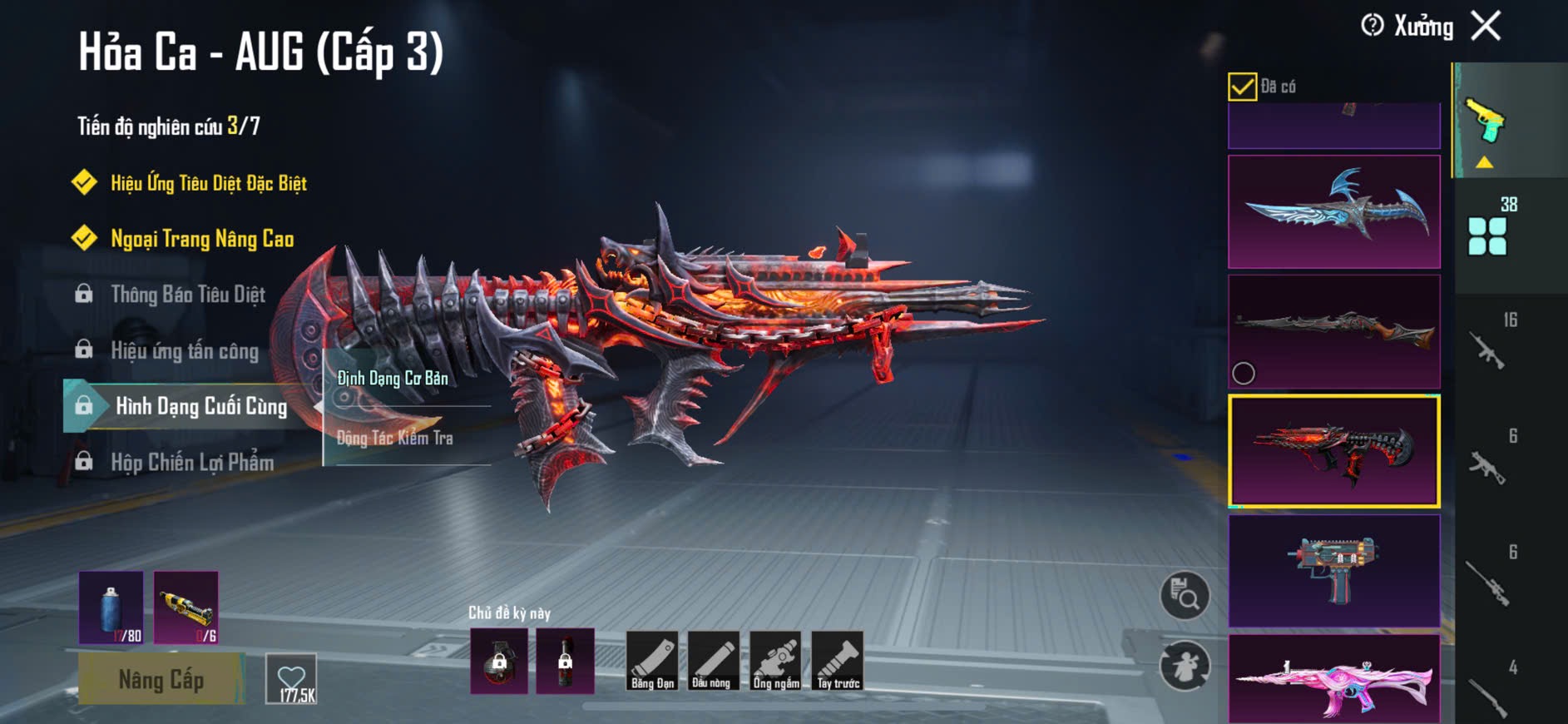Like the skin with the heart button
Image resolution: width=1568 pixels, height=724 pixels.
coord(291,679)
